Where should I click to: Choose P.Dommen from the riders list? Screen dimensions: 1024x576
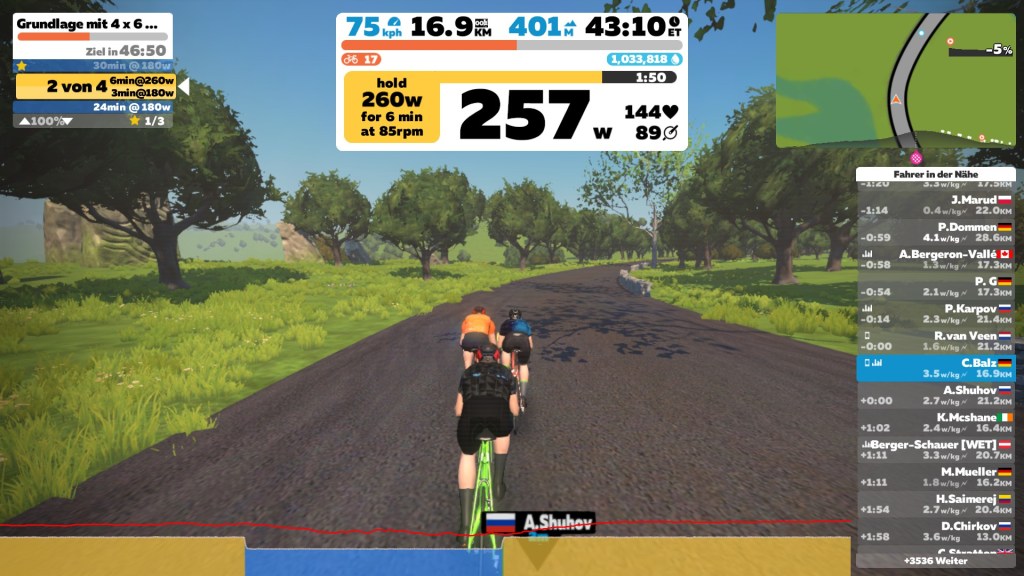tap(935, 232)
